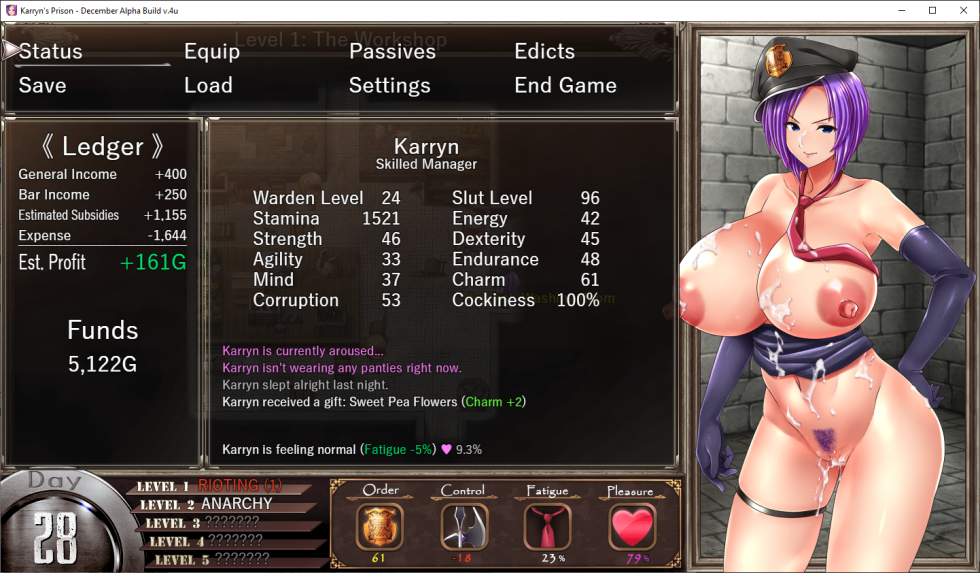Close the game window
Image resolution: width=980 pixels, height=573 pixels.
coord(960,10)
